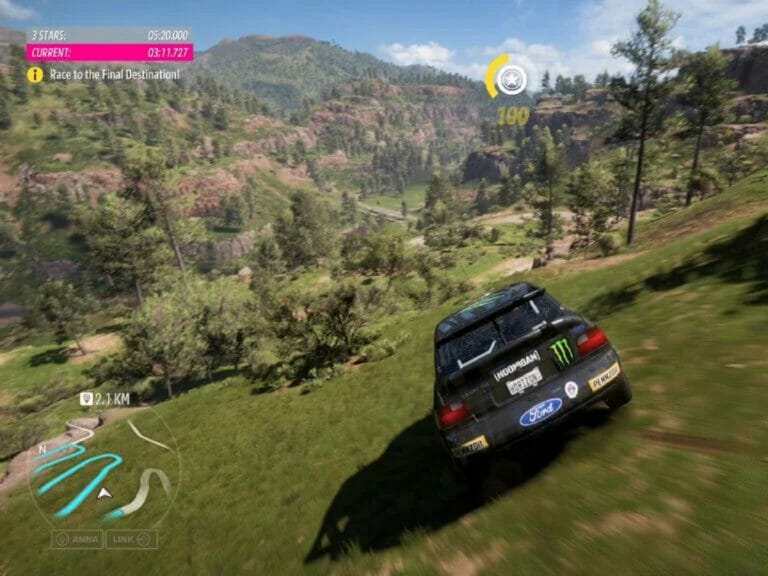Click the skill score star icon
The height and width of the screenshot is (576, 768).
[511, 79]
